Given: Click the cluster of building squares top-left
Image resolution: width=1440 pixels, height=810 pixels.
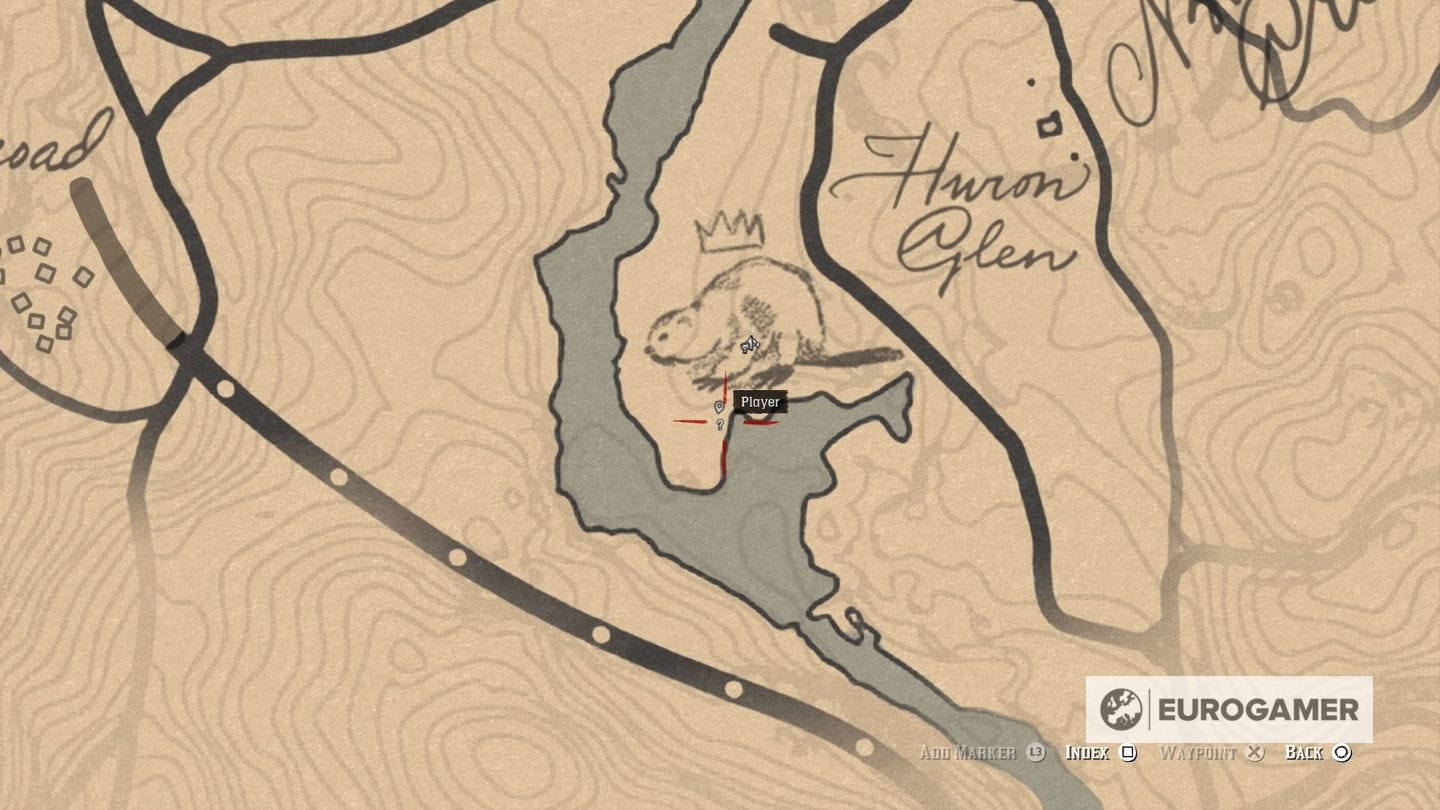Looking at the screenshot, I should (45, 290).
